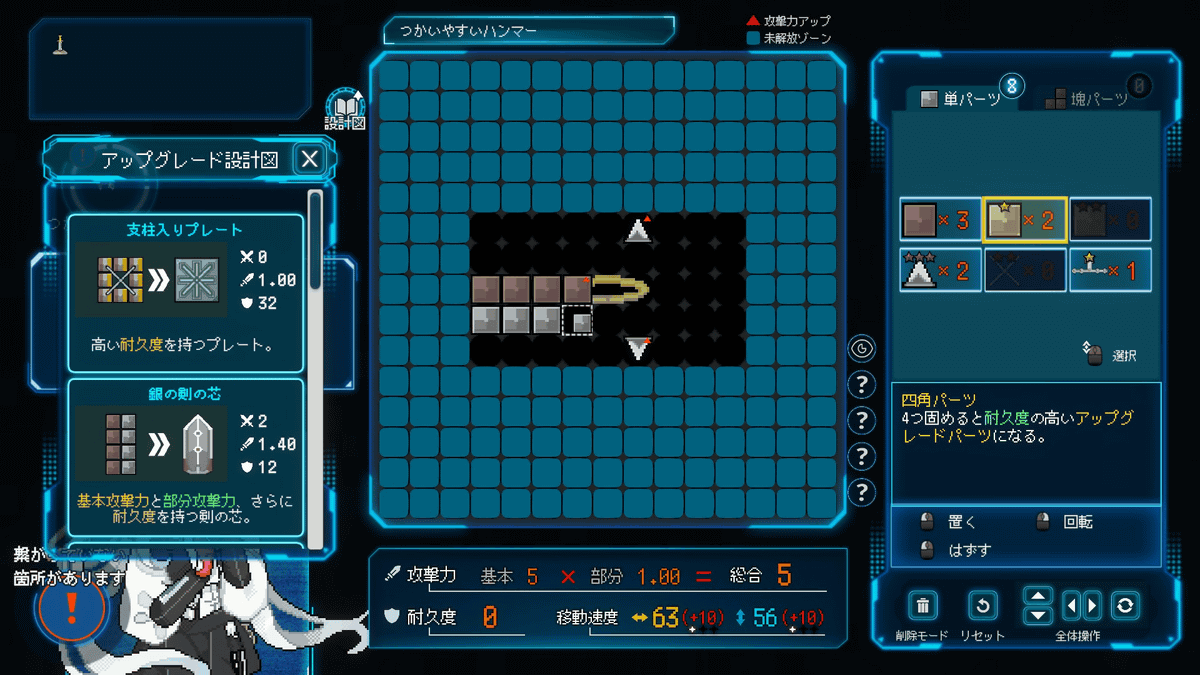This screenshot has height=675, width=1200.
Task: Rotate the whole design with the cycle-arrows button
Action: point(1126,605)
